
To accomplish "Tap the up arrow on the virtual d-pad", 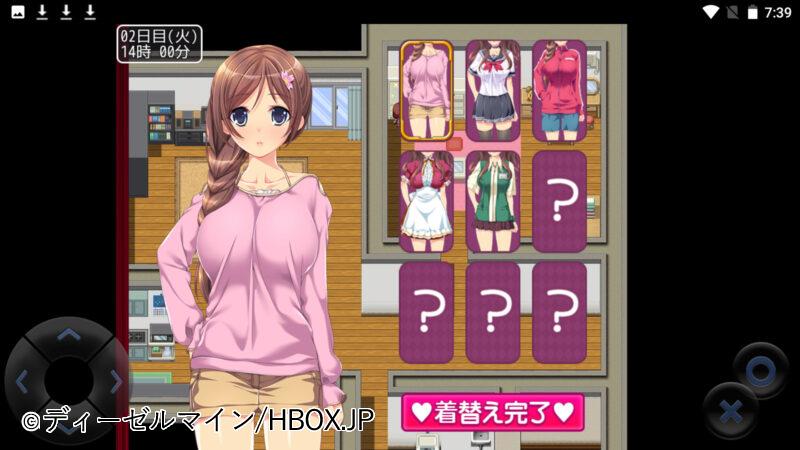I will pos(68,336).
